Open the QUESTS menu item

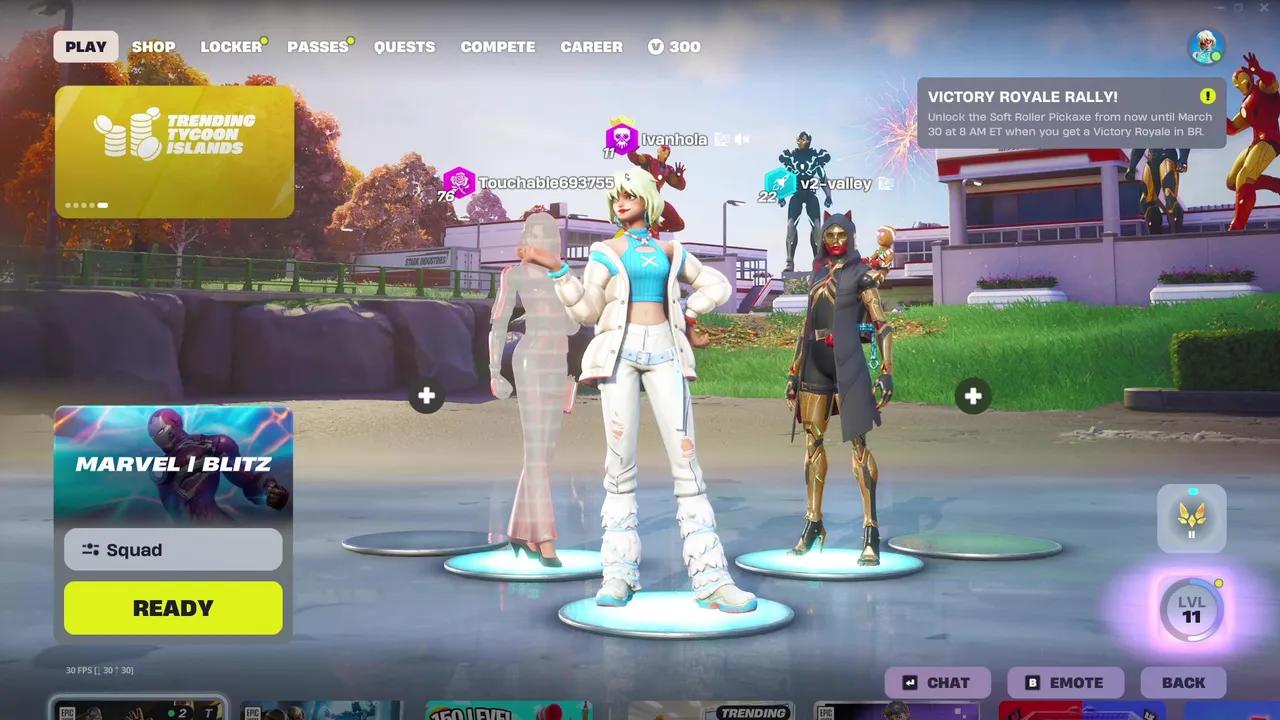[404, 46]
